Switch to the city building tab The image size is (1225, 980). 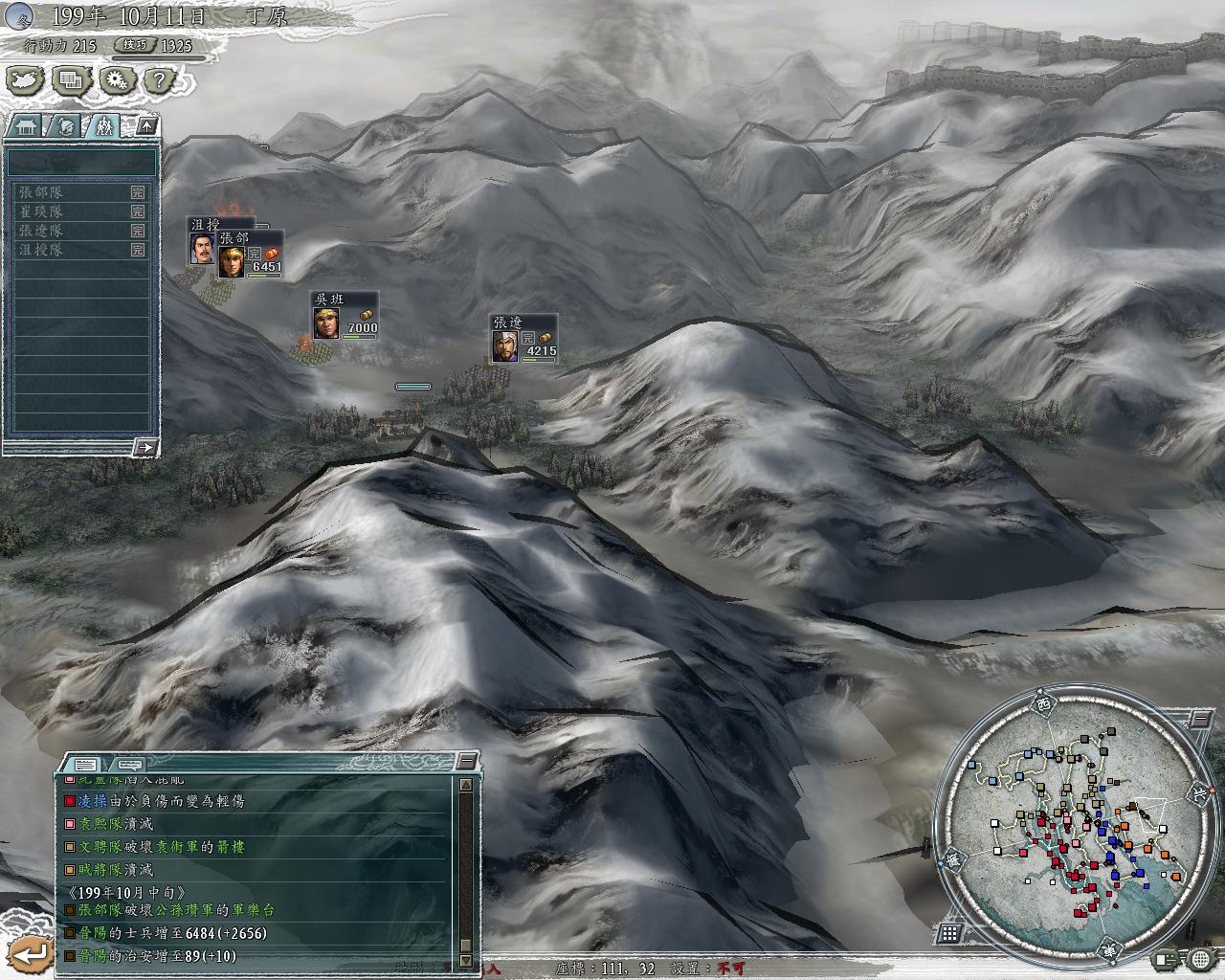(26, 125)
